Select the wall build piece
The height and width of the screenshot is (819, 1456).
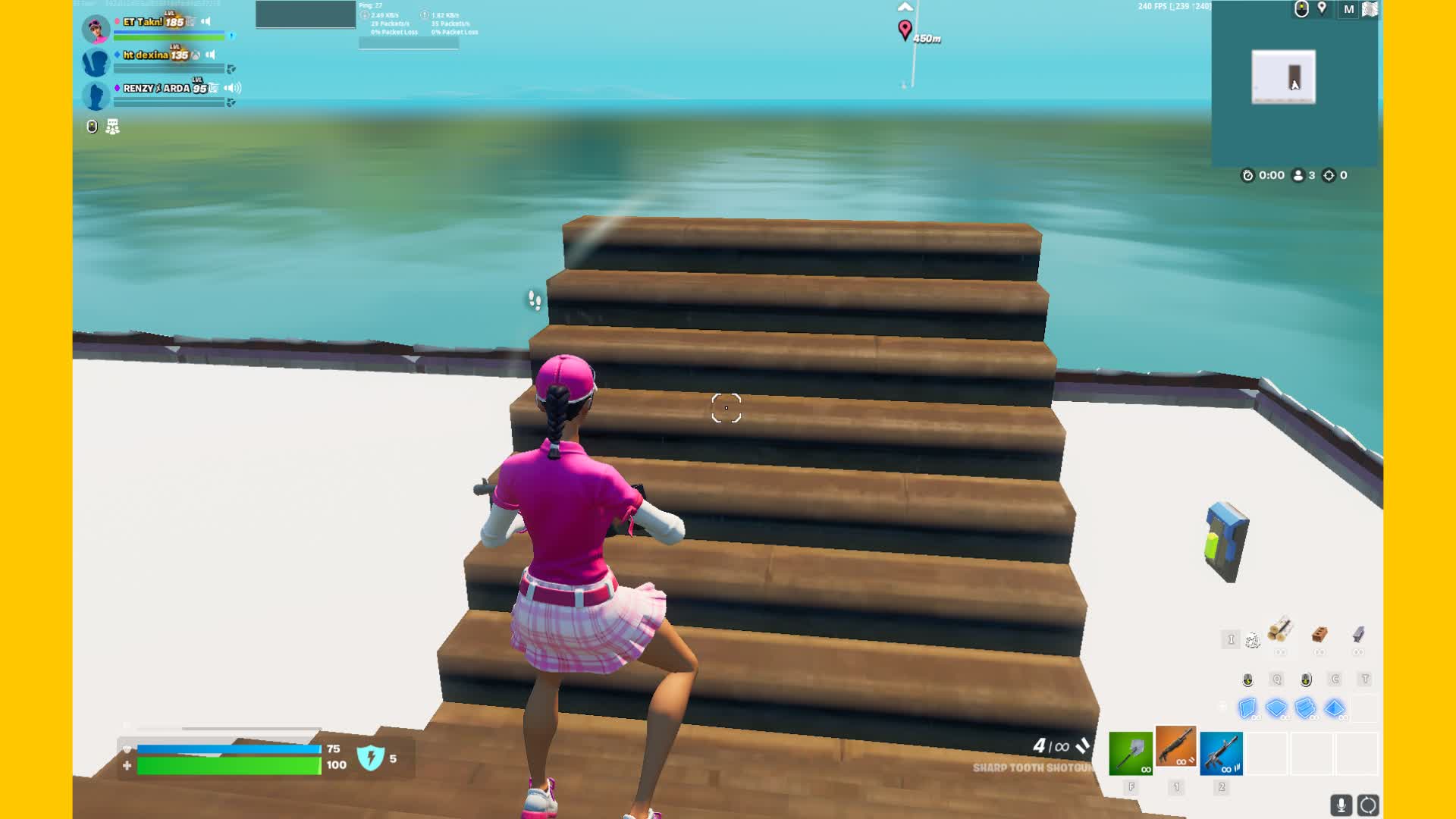pyautogui.click(x=1247, y=709)
